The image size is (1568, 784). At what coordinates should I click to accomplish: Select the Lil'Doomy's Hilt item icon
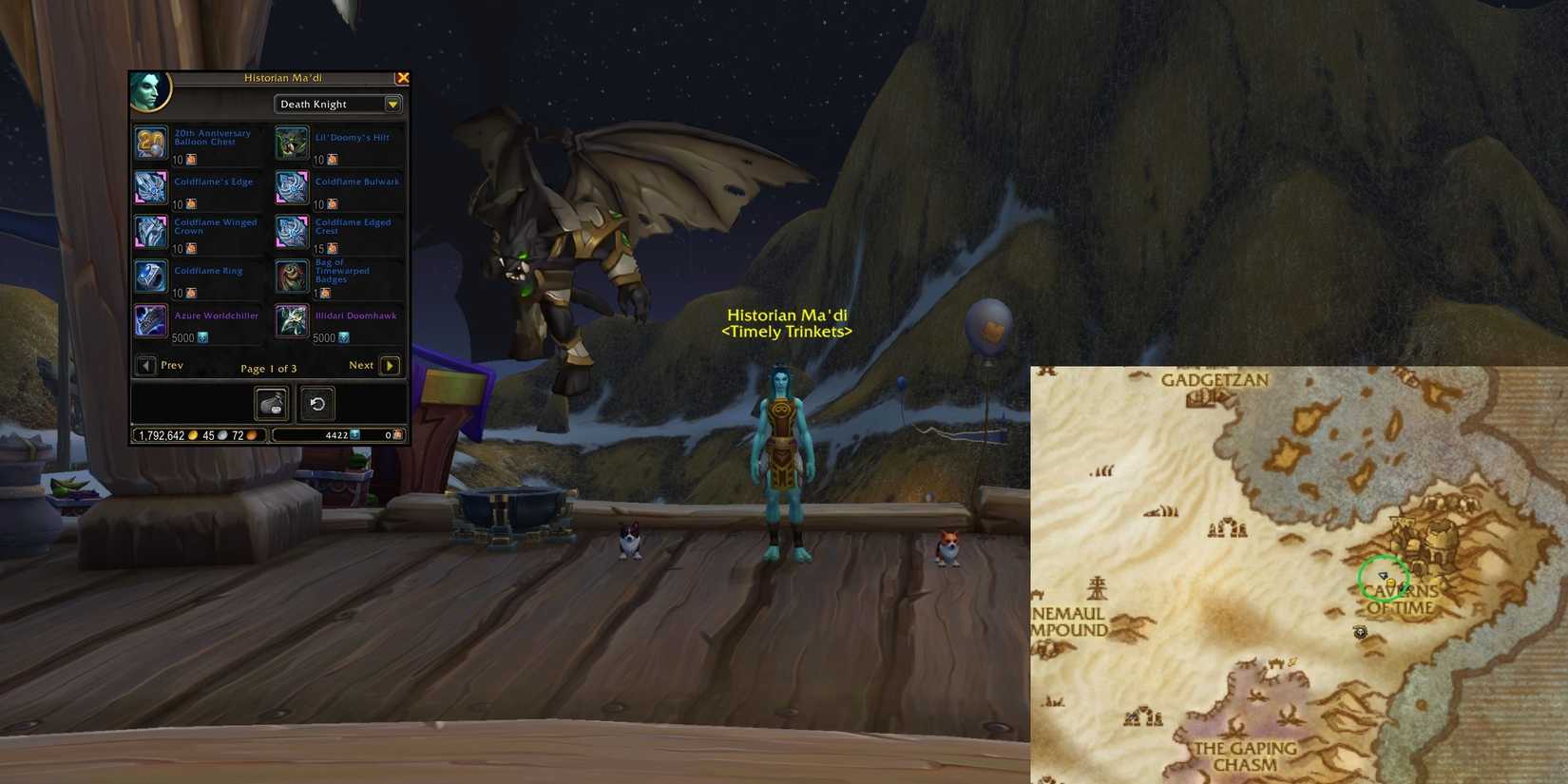pos(291,141)
